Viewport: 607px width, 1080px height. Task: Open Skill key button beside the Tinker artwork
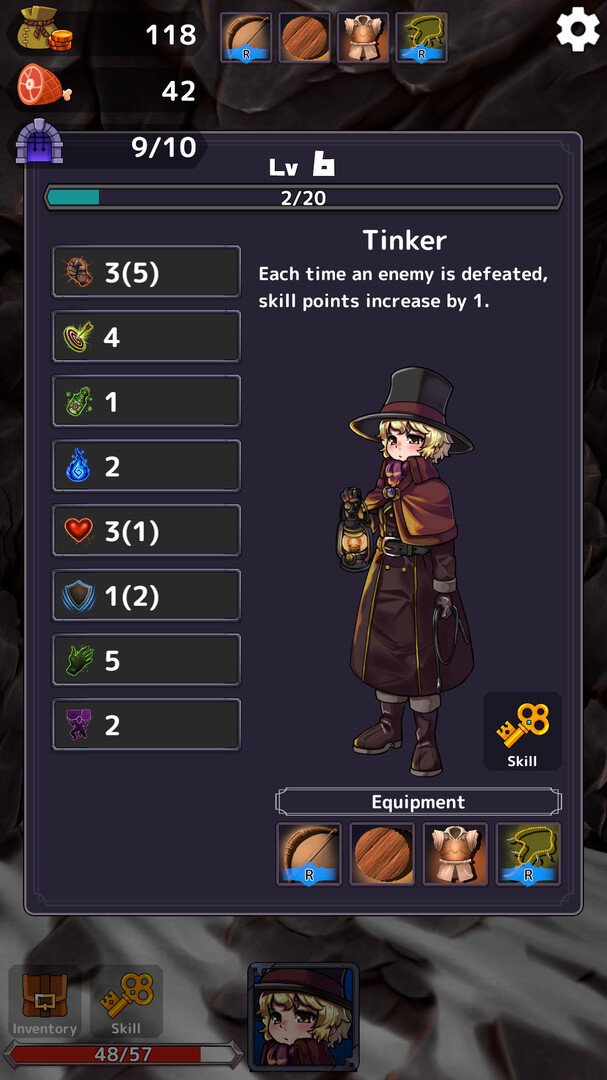click(x=522, y=732)
